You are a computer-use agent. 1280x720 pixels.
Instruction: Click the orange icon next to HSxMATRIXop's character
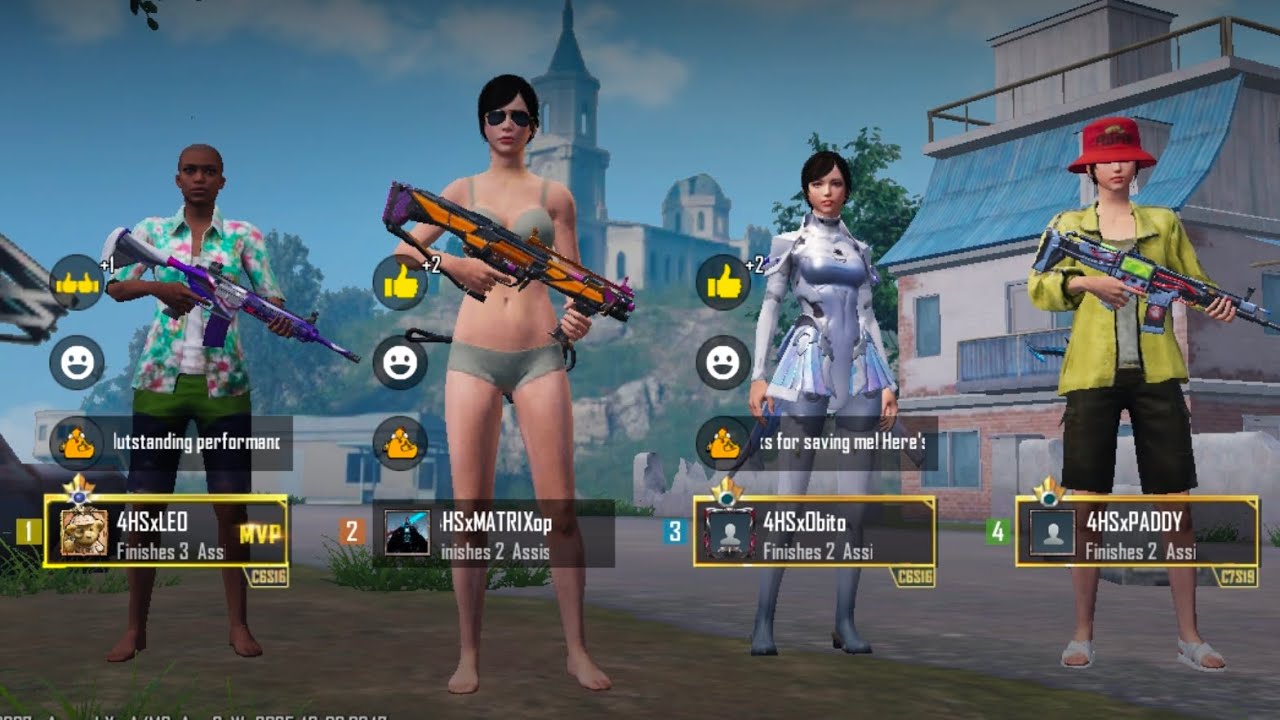[x=400, y=443]
